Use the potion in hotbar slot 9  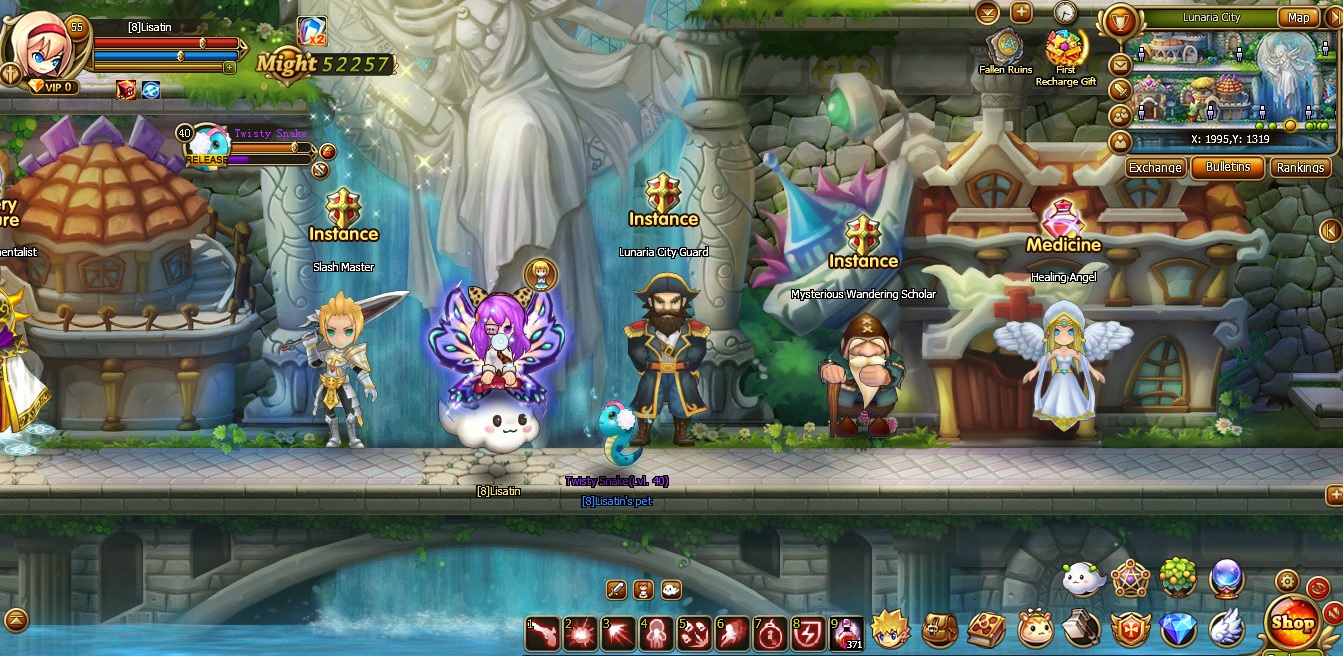click(x=847, y=632)
